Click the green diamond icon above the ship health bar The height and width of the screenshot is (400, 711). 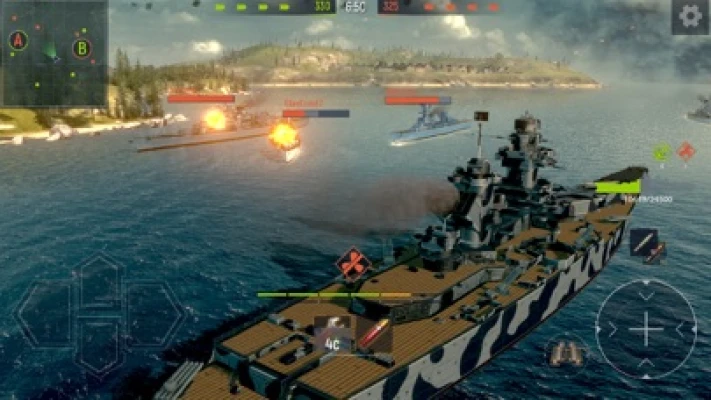point(661,152)
